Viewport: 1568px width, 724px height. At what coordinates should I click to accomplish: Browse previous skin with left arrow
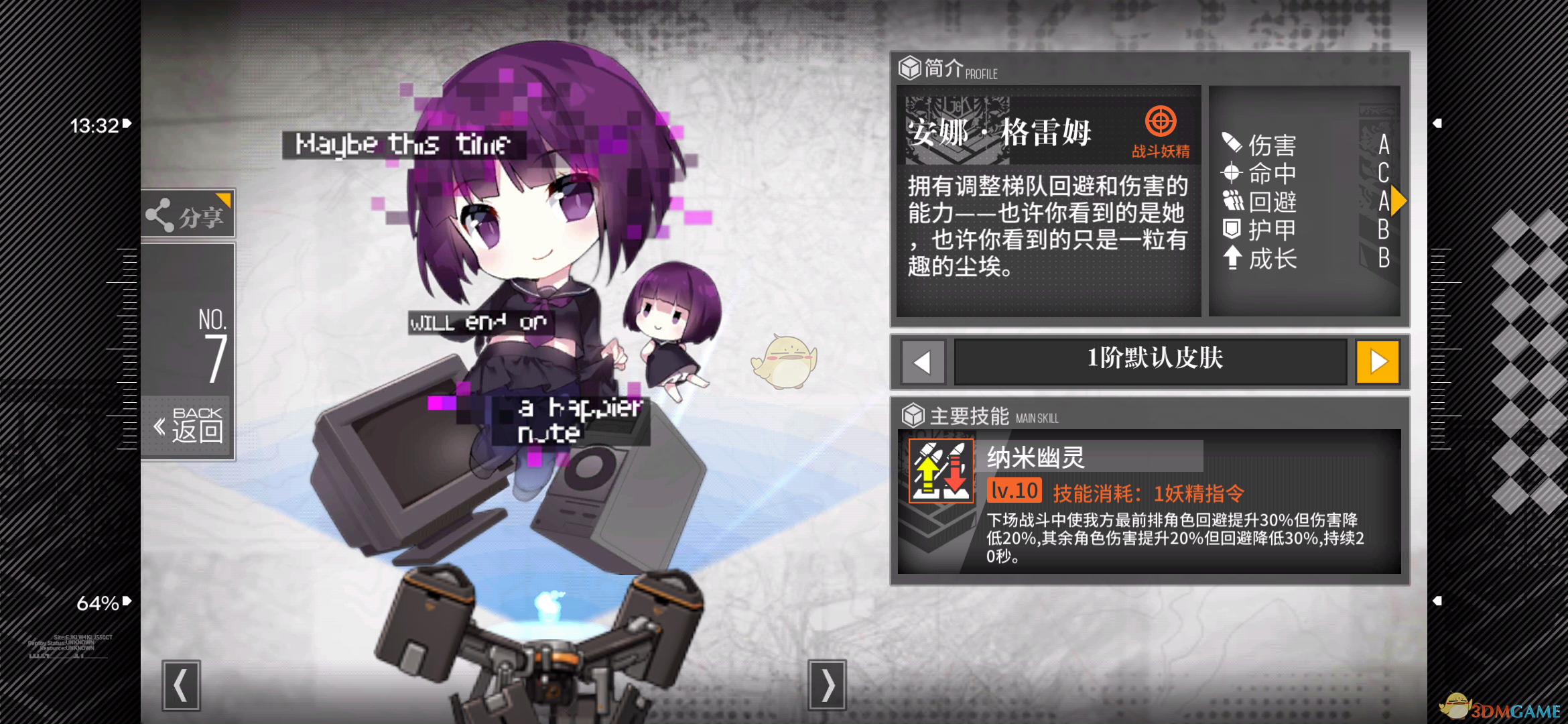pyautogui.click(x=923, y=361)
